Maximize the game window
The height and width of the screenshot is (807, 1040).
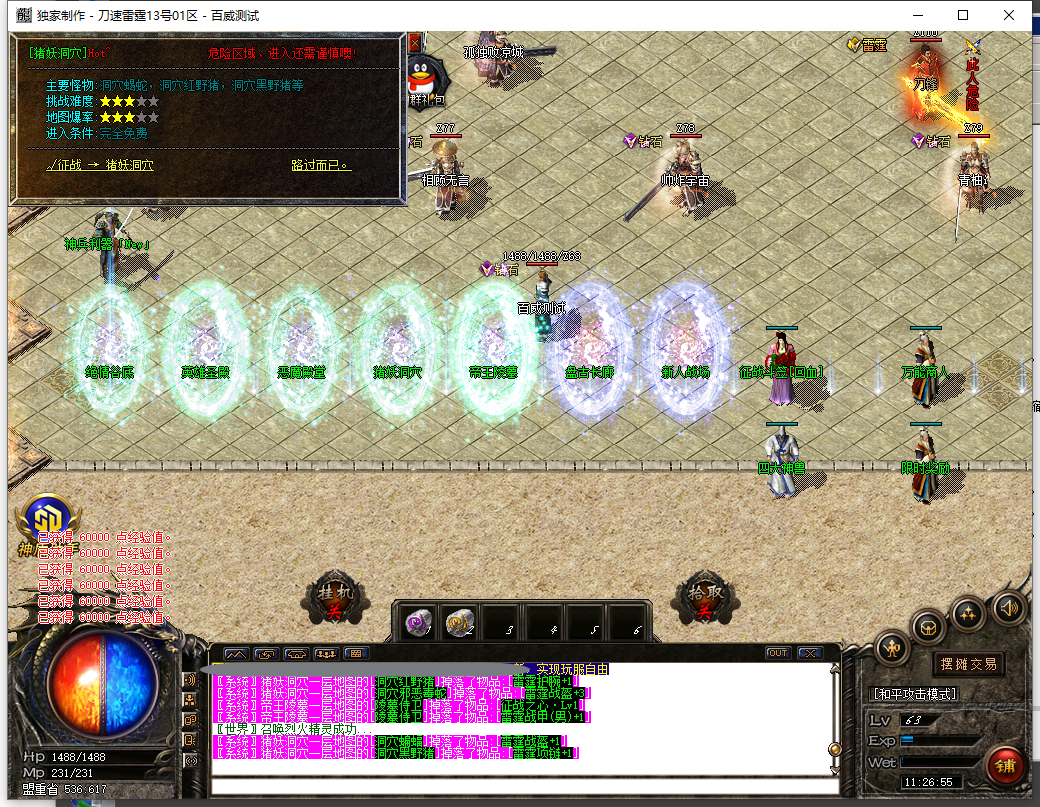(963, 15)
